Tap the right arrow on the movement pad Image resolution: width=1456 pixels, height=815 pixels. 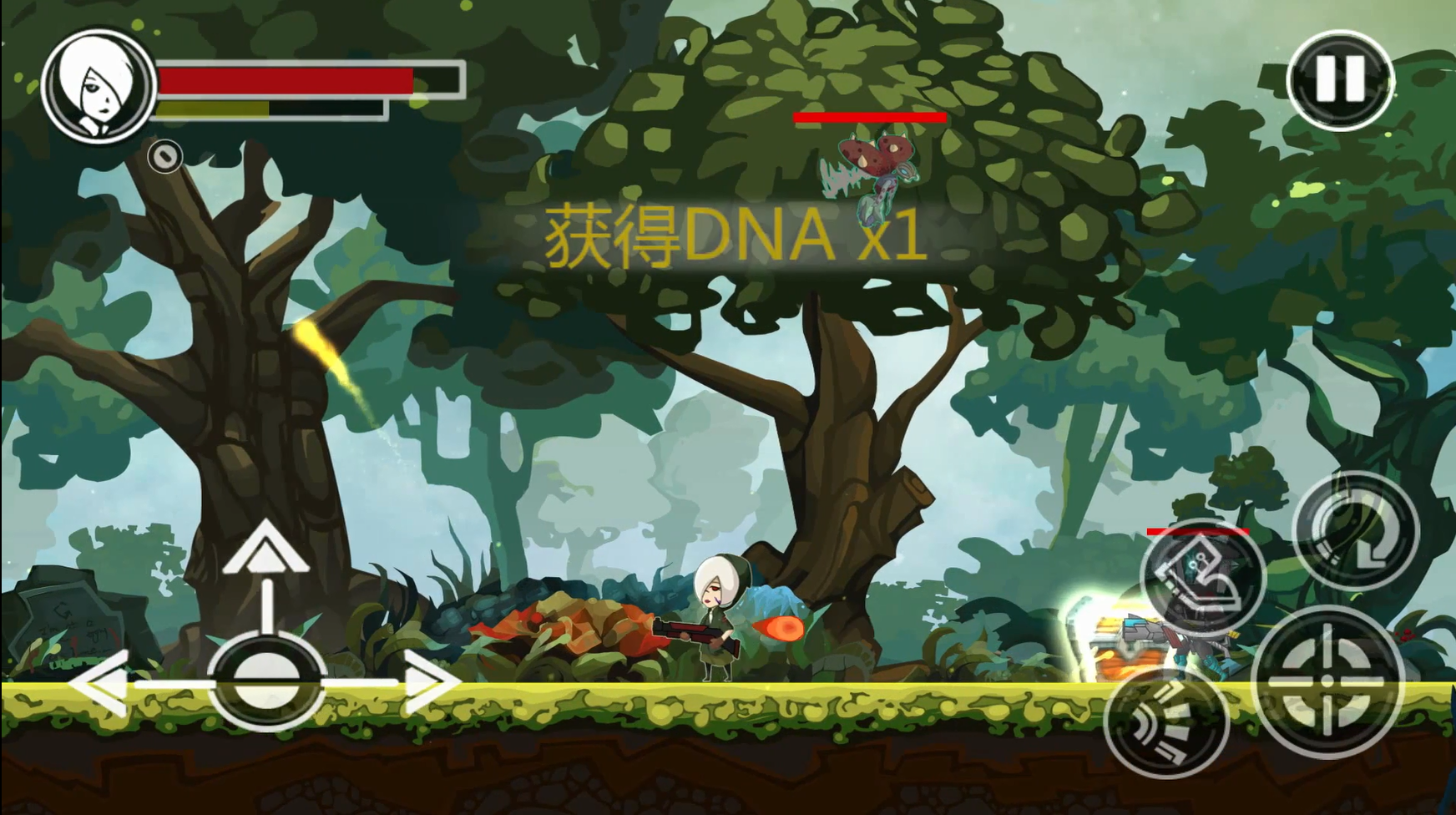(431, 682)
